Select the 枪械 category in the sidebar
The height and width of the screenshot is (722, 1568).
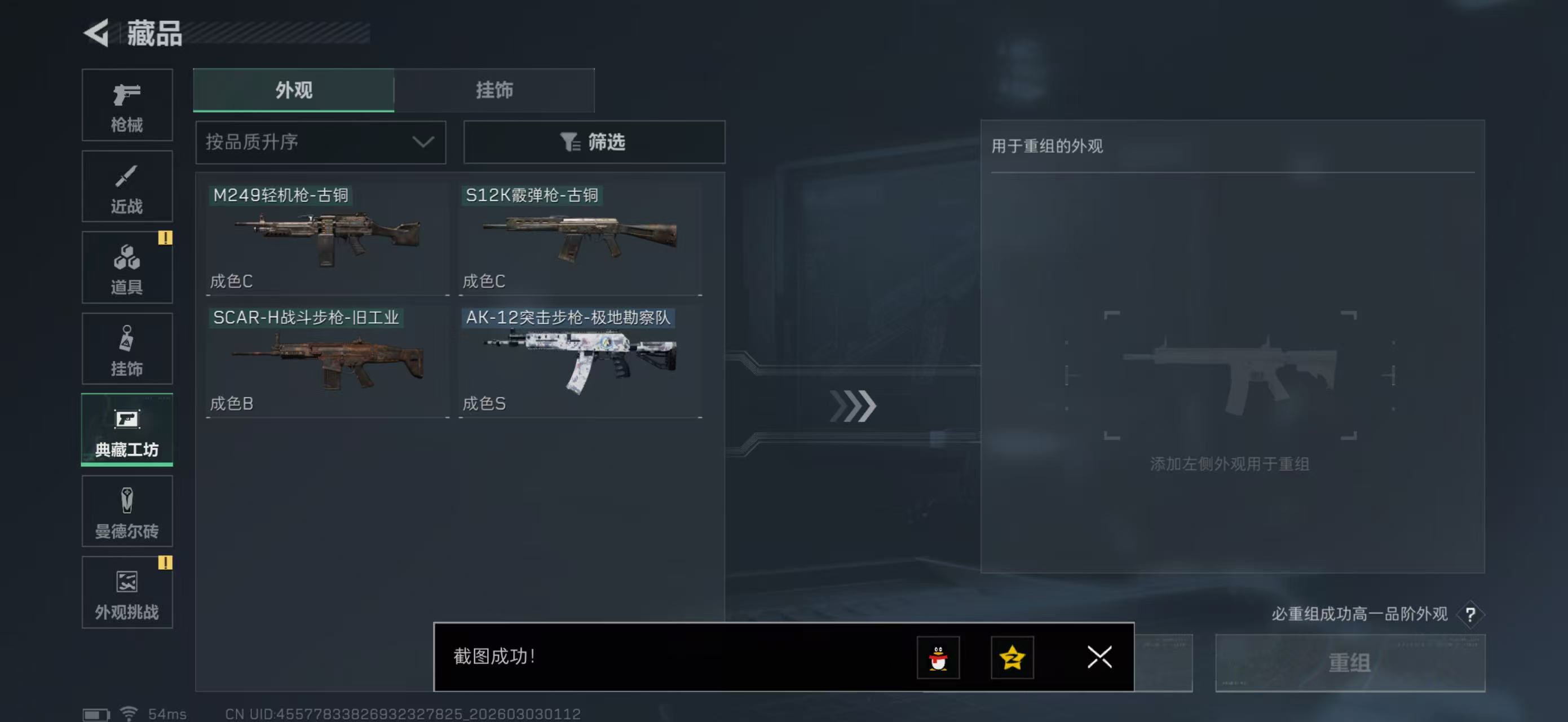(x=127, y=105)
